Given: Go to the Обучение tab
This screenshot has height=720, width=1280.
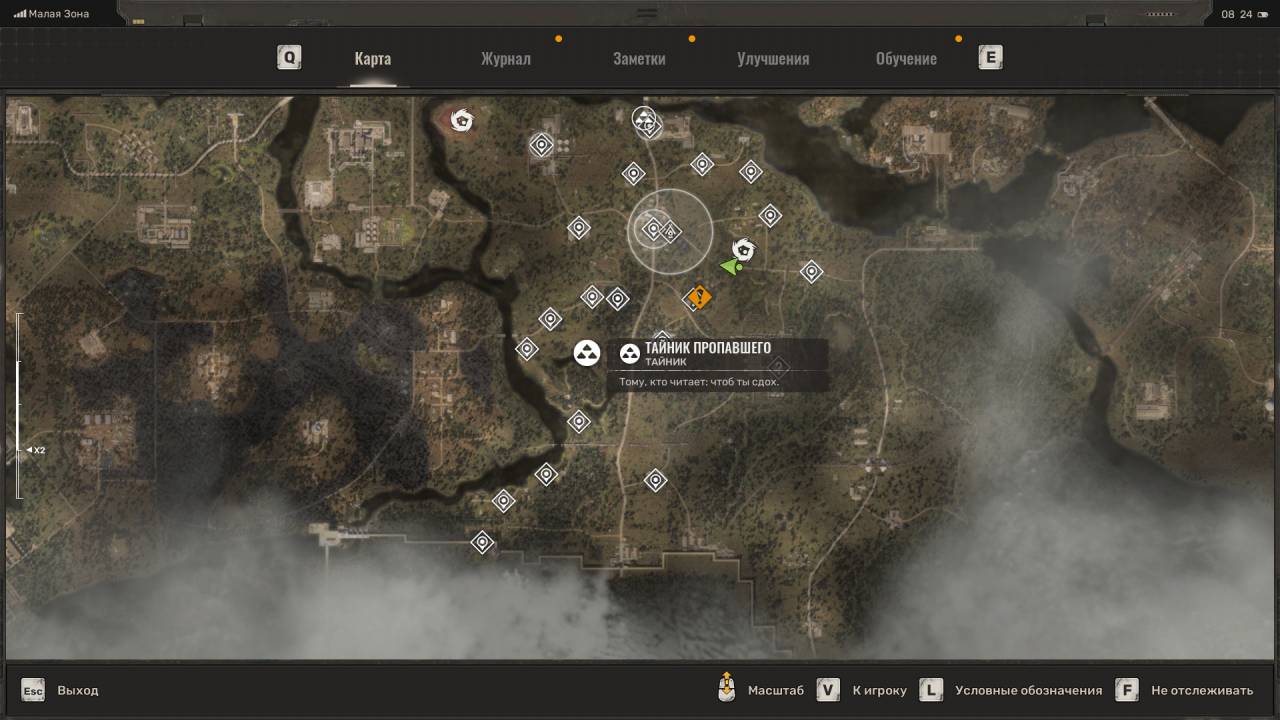Looking at the screenshot, I should 906,58.
